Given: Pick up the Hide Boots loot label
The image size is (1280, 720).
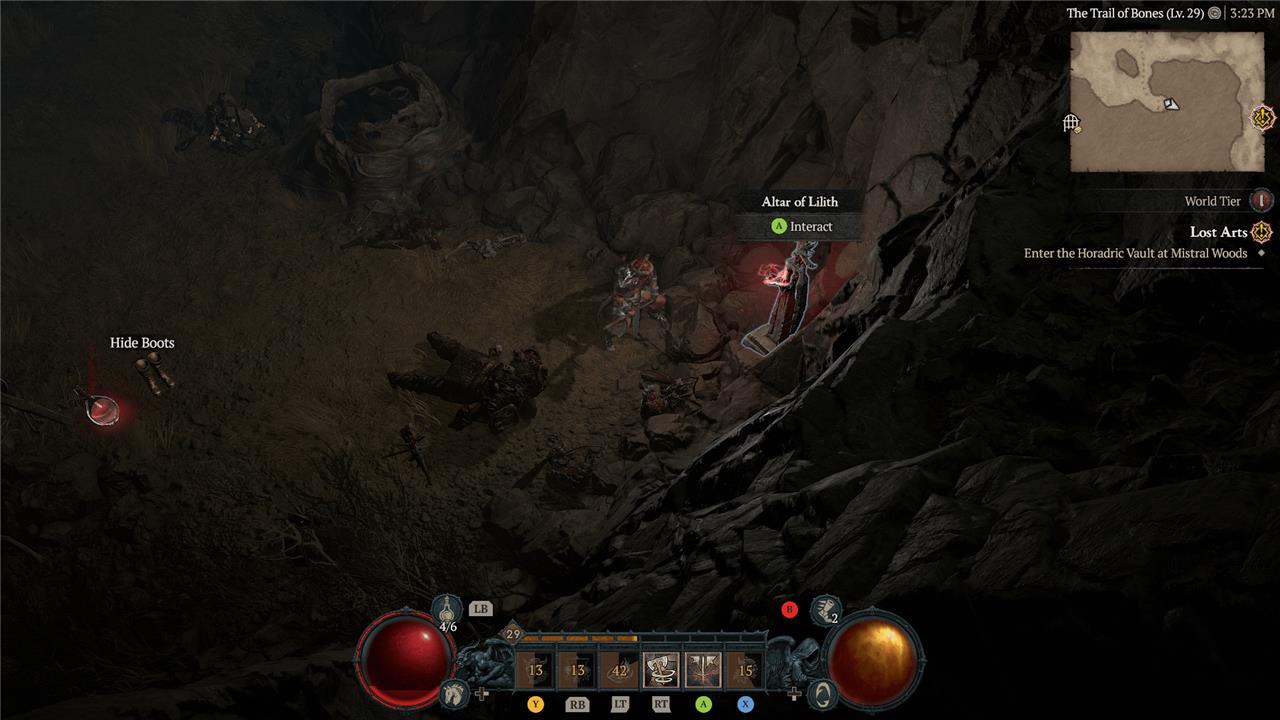Looking at the screenshot, I should click(x=142, y=343).
